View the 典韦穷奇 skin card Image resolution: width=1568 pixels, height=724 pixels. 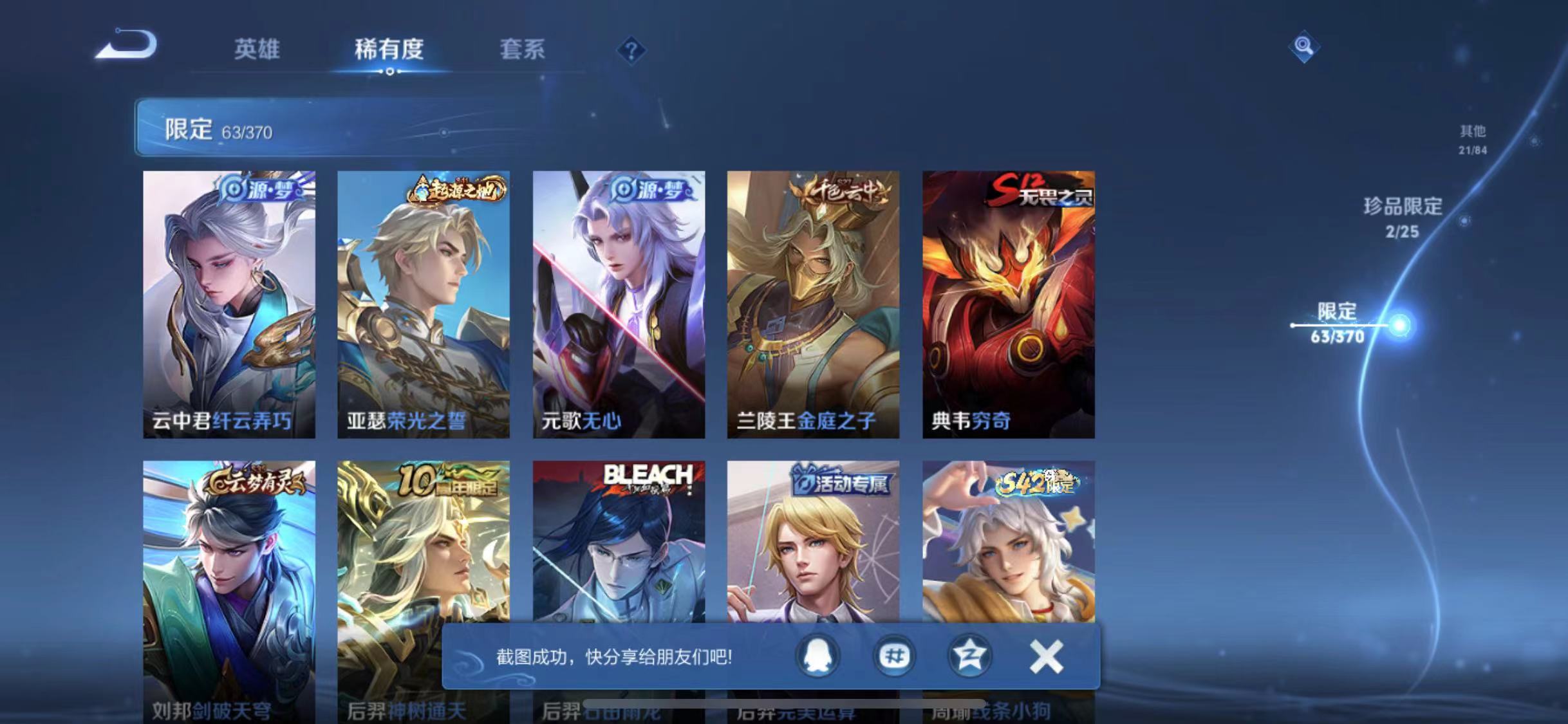point(1007,302)
